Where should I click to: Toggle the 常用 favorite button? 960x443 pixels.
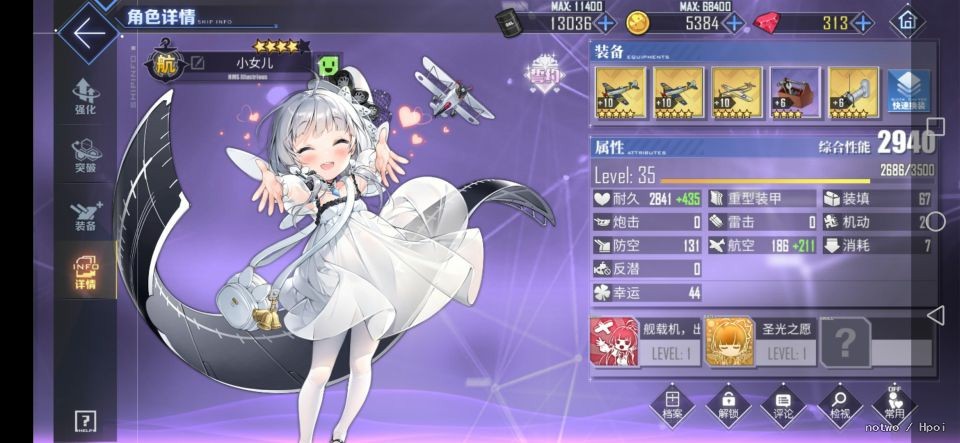894,404
